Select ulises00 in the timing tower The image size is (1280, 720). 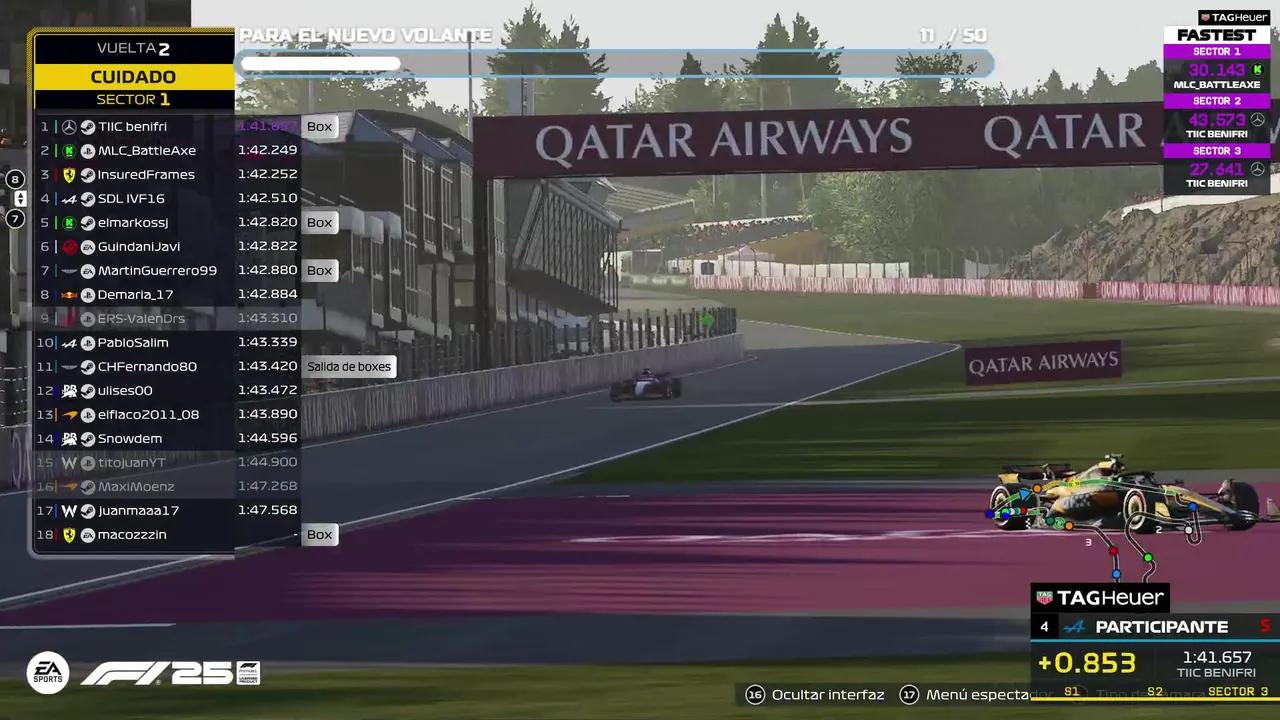125,391
